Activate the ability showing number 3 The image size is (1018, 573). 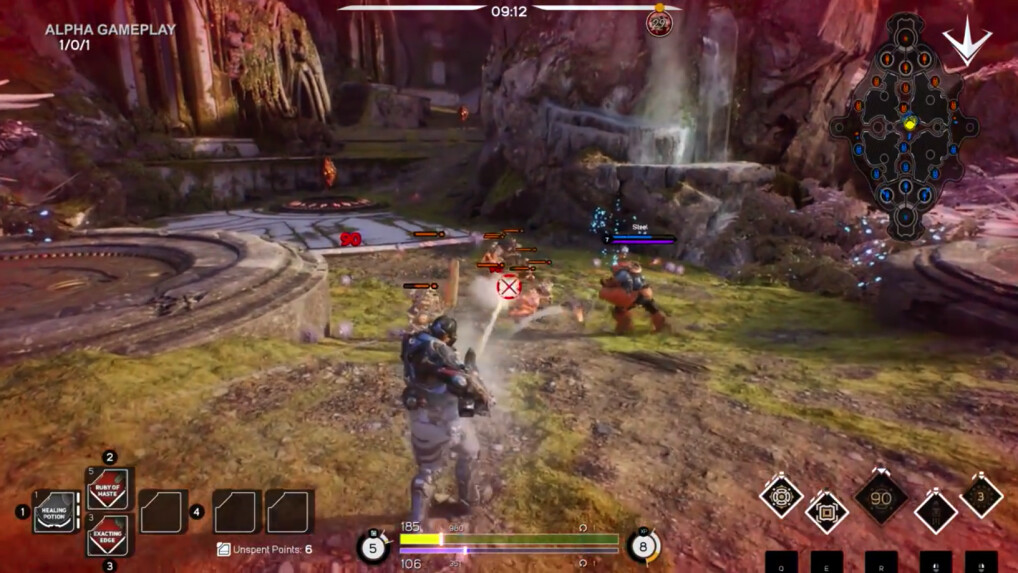click(x=981, y=497)
